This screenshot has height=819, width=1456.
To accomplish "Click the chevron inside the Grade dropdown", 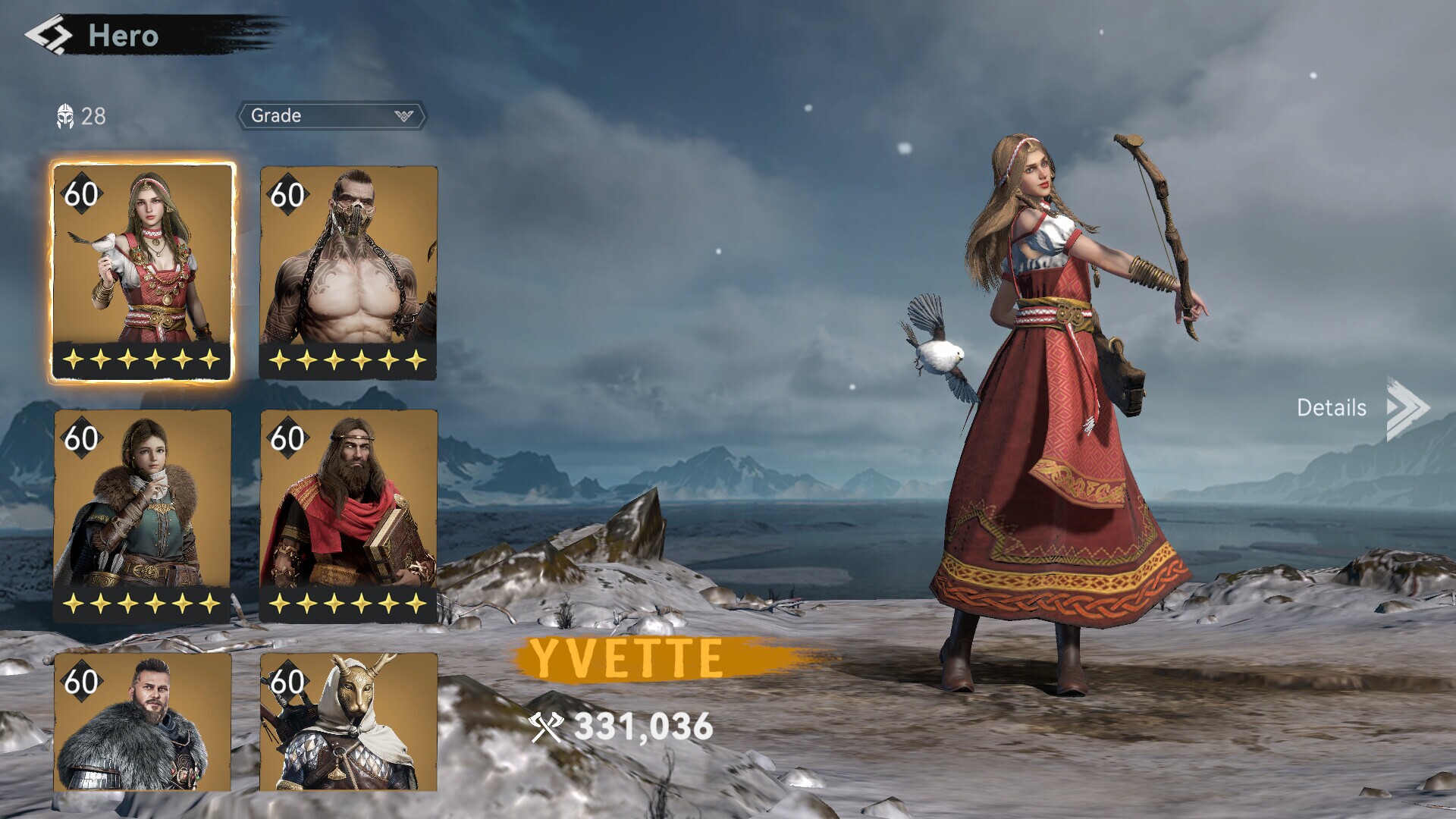I will [404, 115].
